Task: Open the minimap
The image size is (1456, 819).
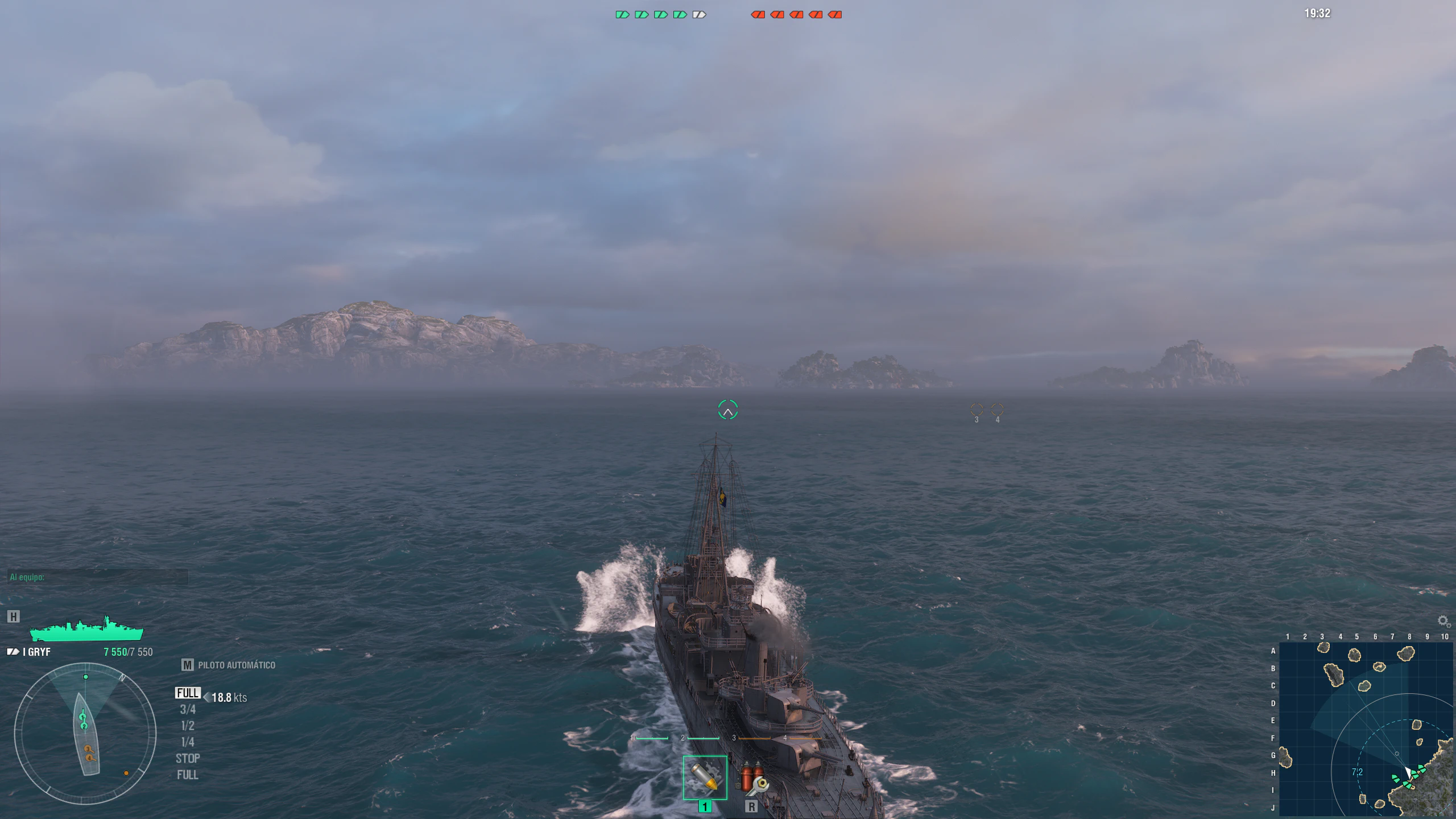Action: pos(1366,729)
